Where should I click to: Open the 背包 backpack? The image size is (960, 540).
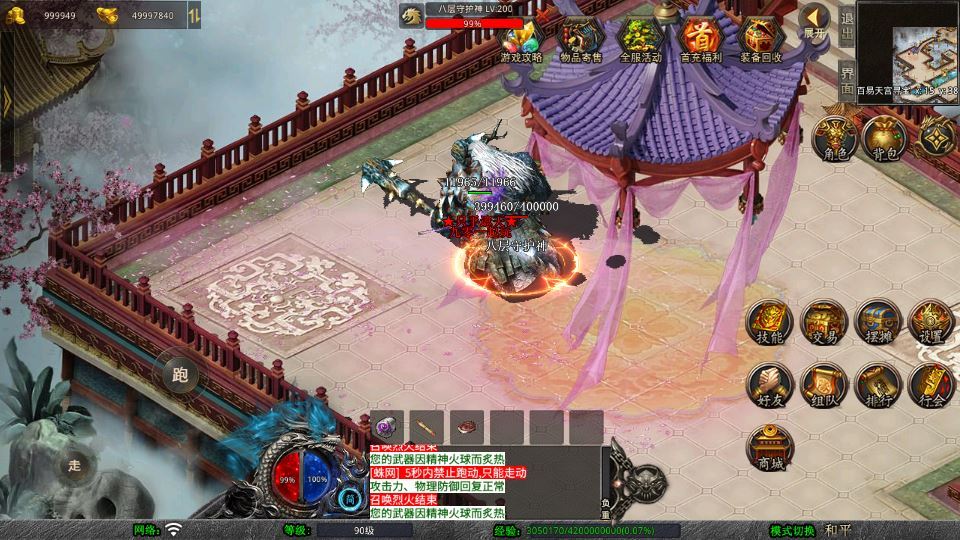[x=884, y=138]
